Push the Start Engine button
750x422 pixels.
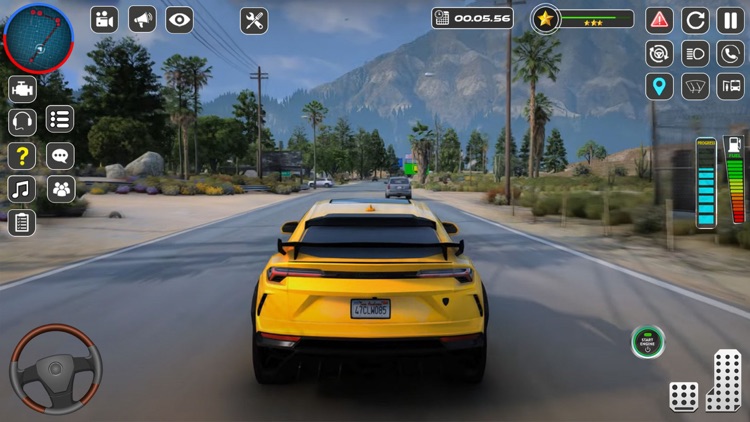pos(648,342)
